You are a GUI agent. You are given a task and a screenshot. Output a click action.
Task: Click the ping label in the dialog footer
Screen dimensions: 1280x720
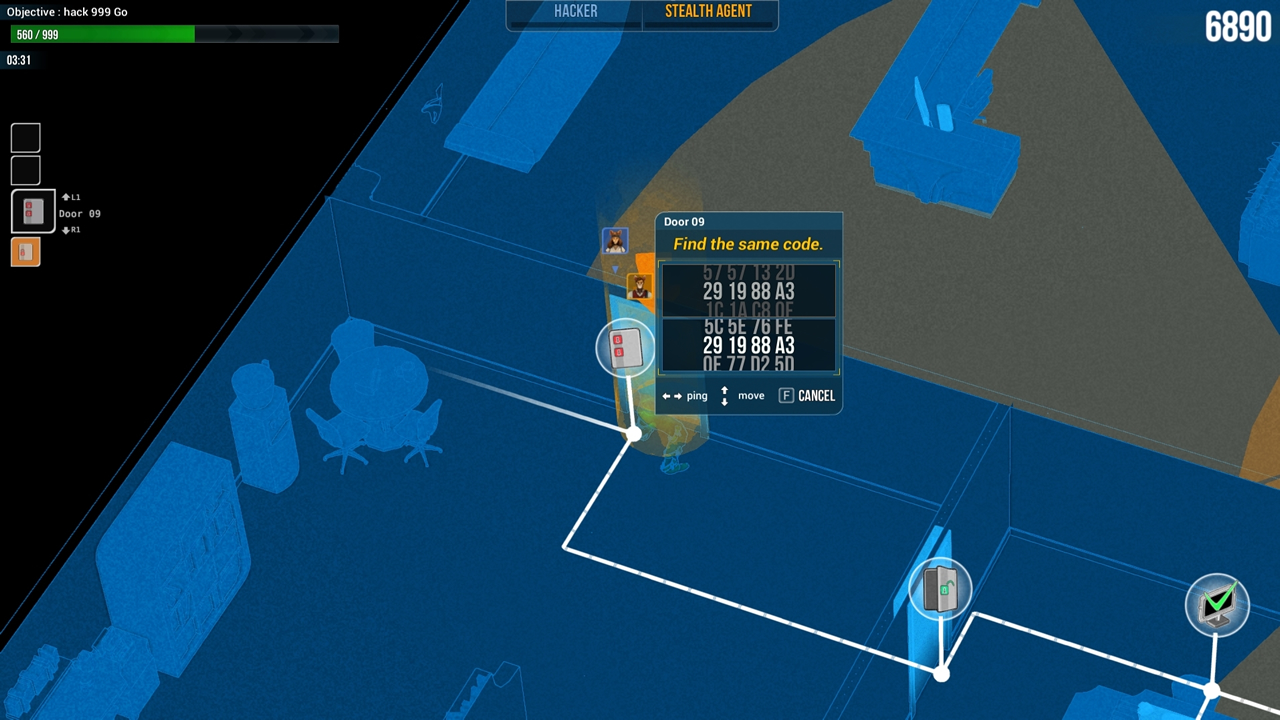pyautogui.click(x=697, y=396)
